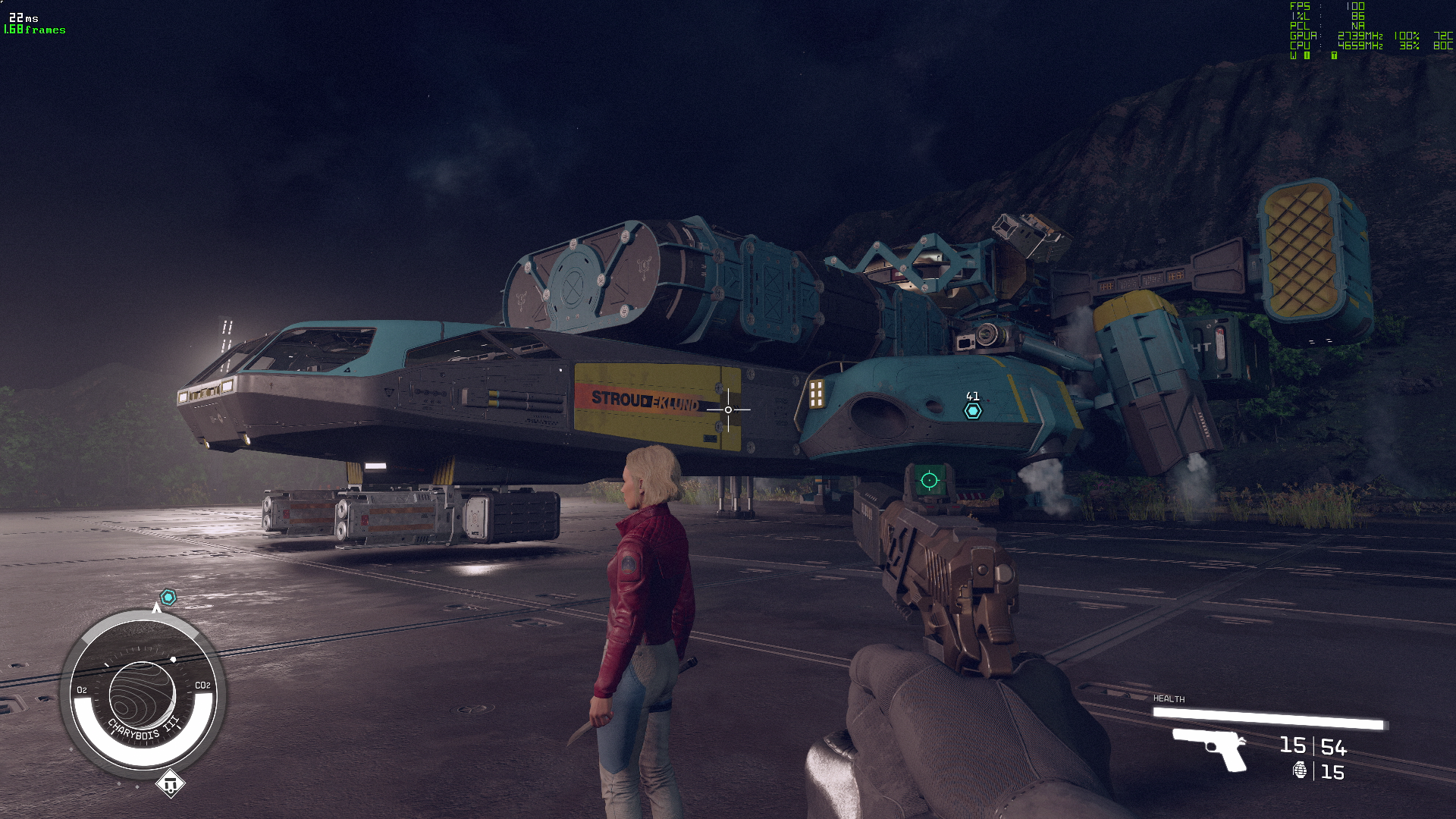The width and height of the screenshot is (1456, 819).
Task: Click the ship icon below the watch
Action: pyautogui.click(x=170, y=783)
